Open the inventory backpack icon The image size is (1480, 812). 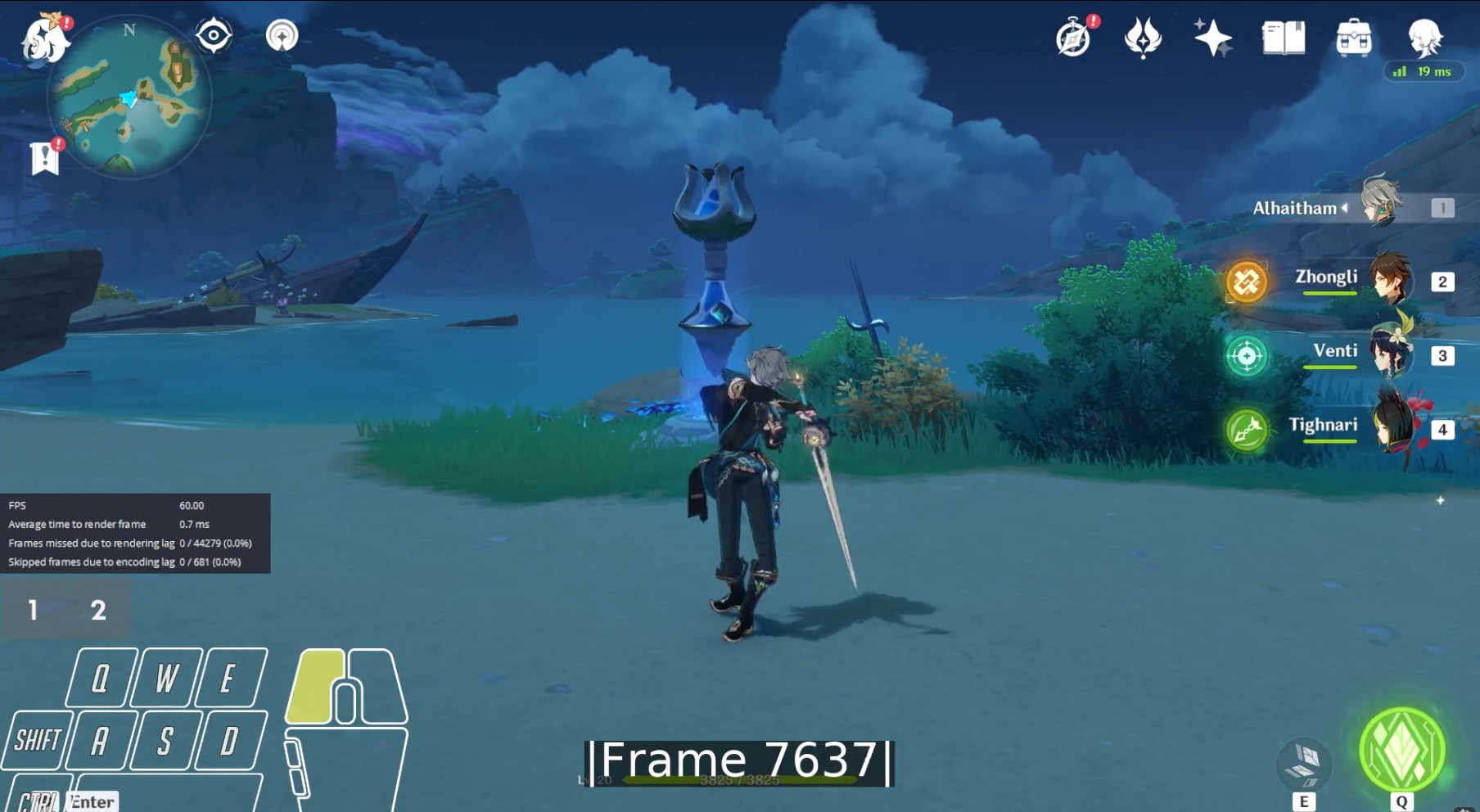coord(1353,38)
